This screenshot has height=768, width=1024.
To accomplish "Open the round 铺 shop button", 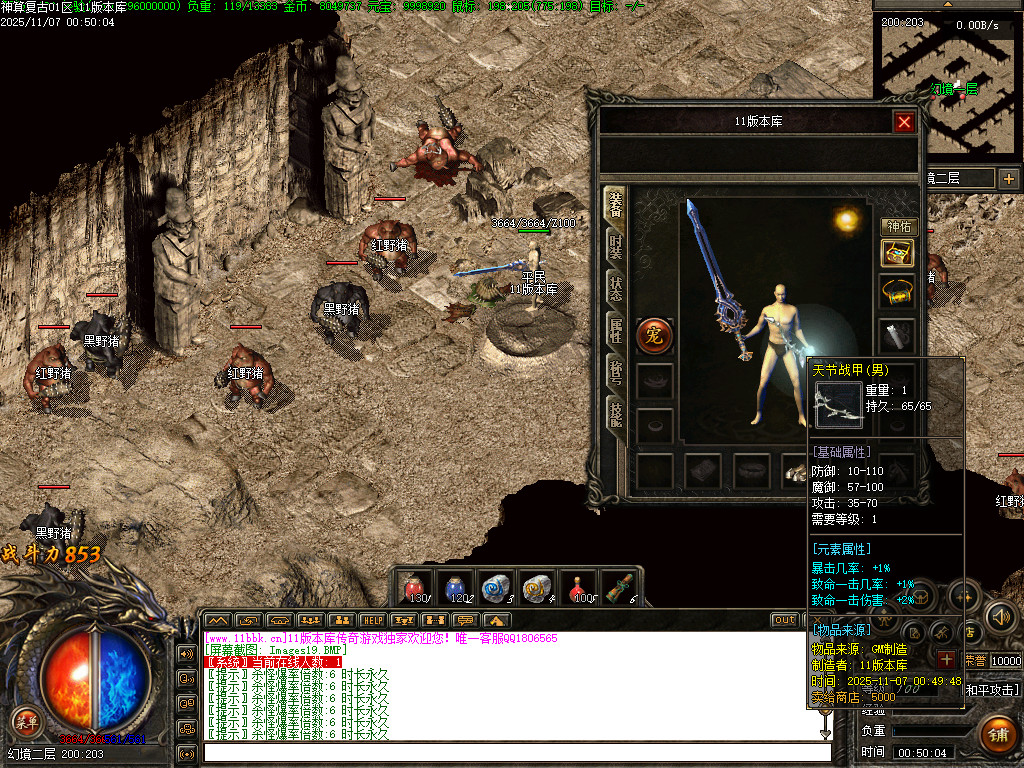I will (997, 733).
